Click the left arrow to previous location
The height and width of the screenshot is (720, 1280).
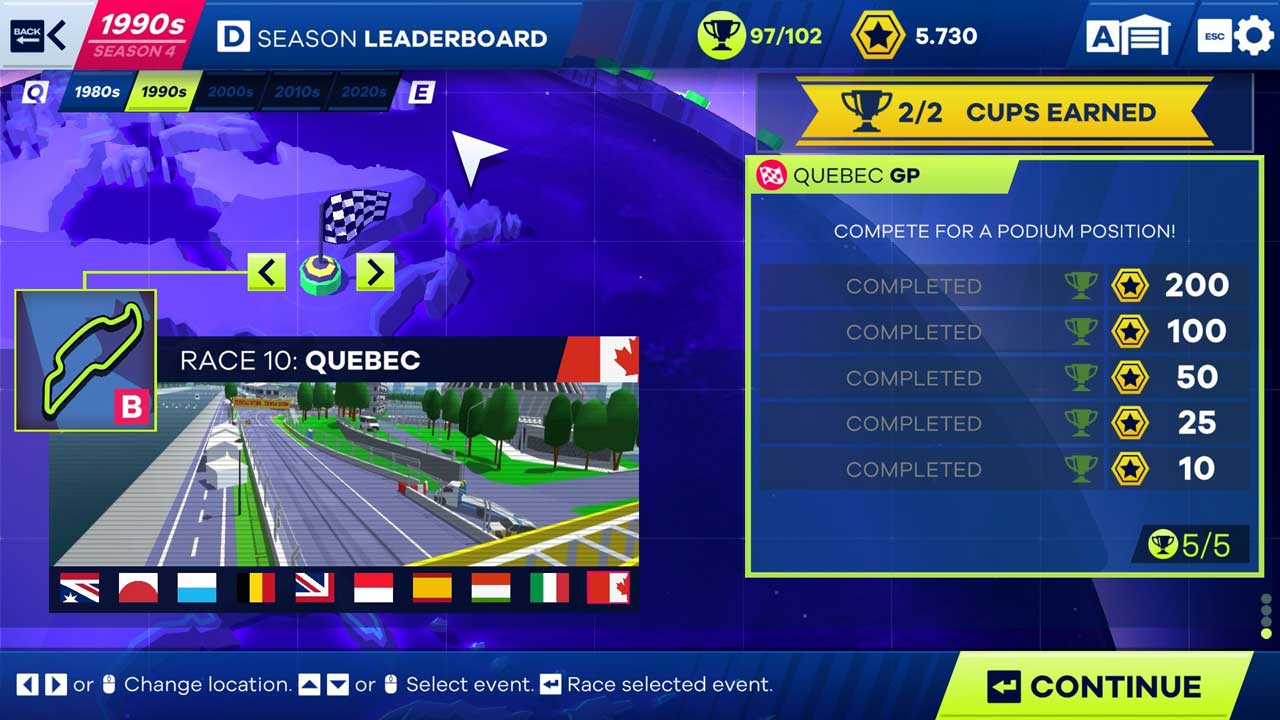[x=266, y=271]
